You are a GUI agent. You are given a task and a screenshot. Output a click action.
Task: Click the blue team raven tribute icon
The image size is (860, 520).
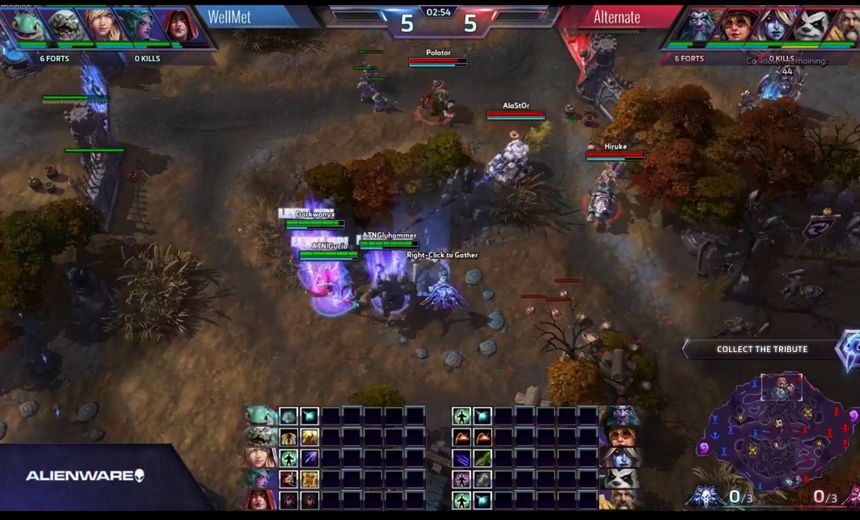(x=704, y=496)
